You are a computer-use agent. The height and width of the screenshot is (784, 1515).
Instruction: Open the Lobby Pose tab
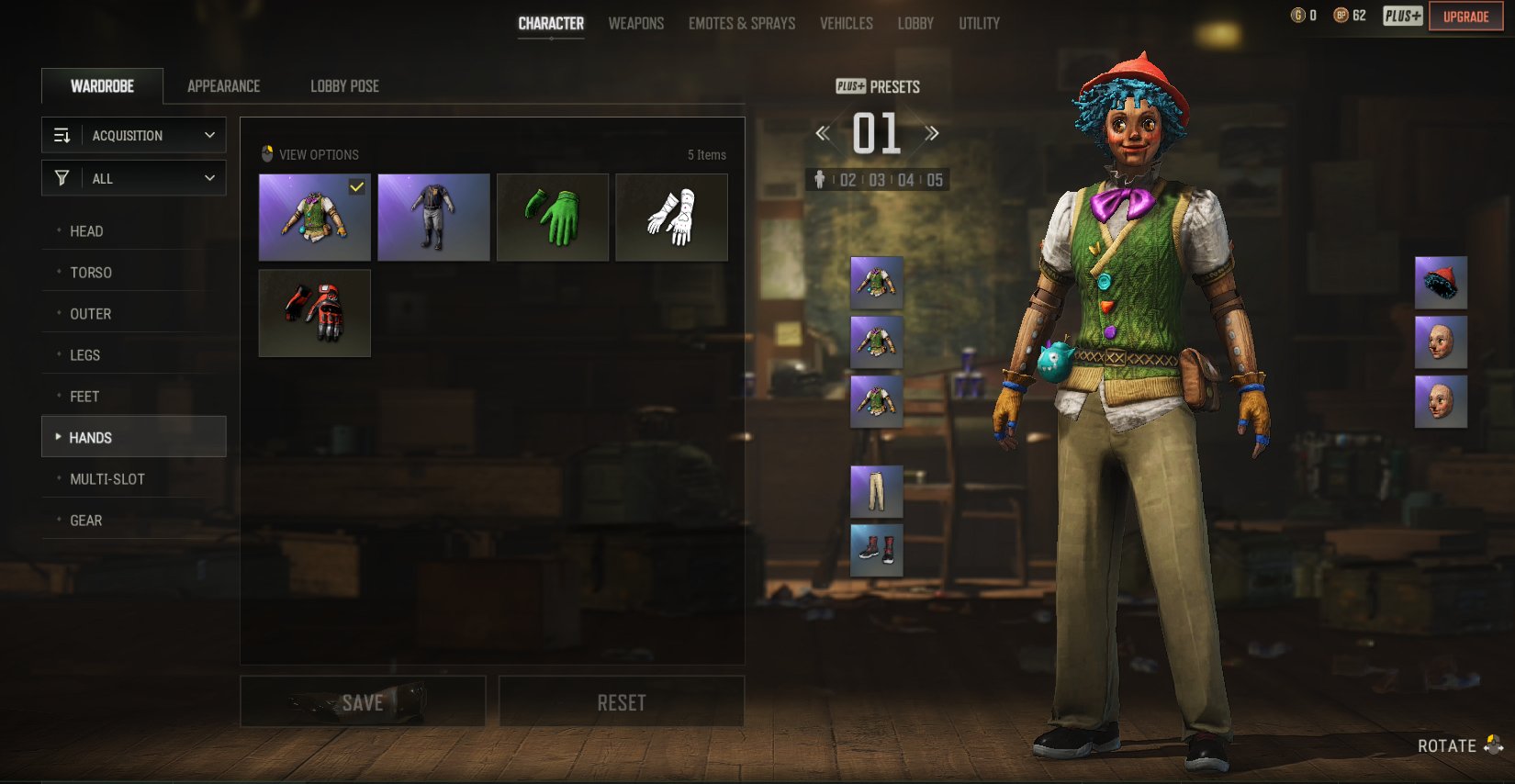click(x=344, y=86)
